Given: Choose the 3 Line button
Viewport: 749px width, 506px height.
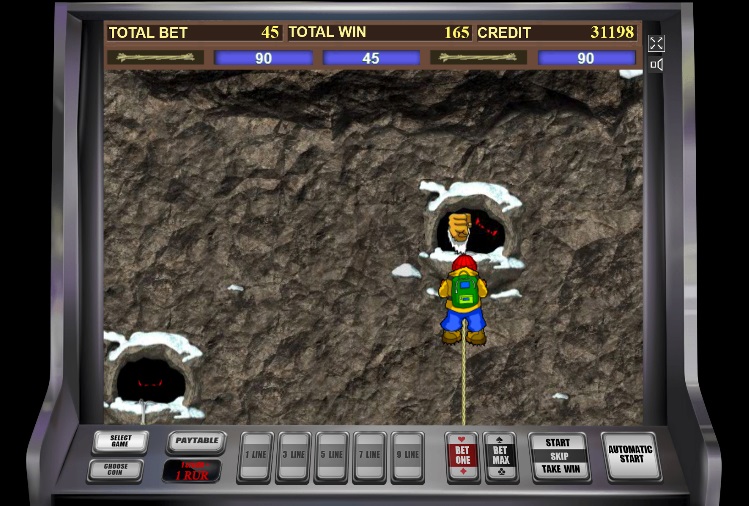Looking at the screenshot, I should [x=293, y=457].
